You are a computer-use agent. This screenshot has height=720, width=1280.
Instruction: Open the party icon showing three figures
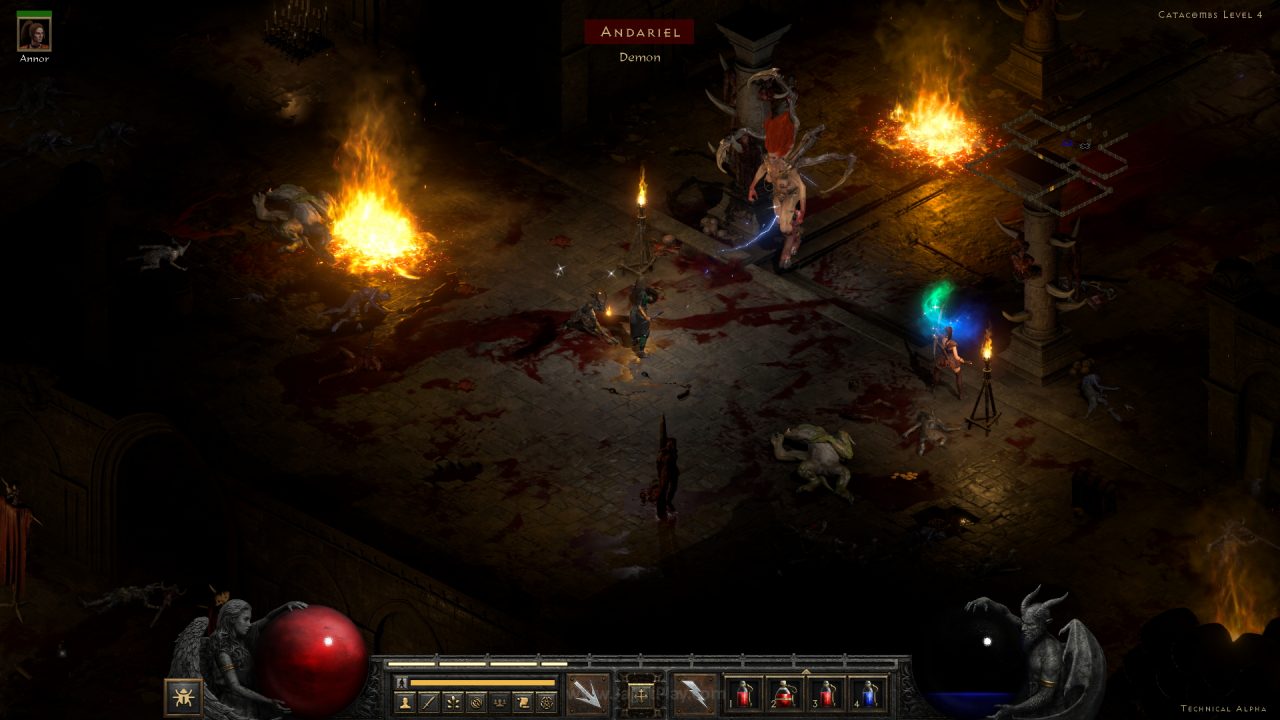click(499, 702)
